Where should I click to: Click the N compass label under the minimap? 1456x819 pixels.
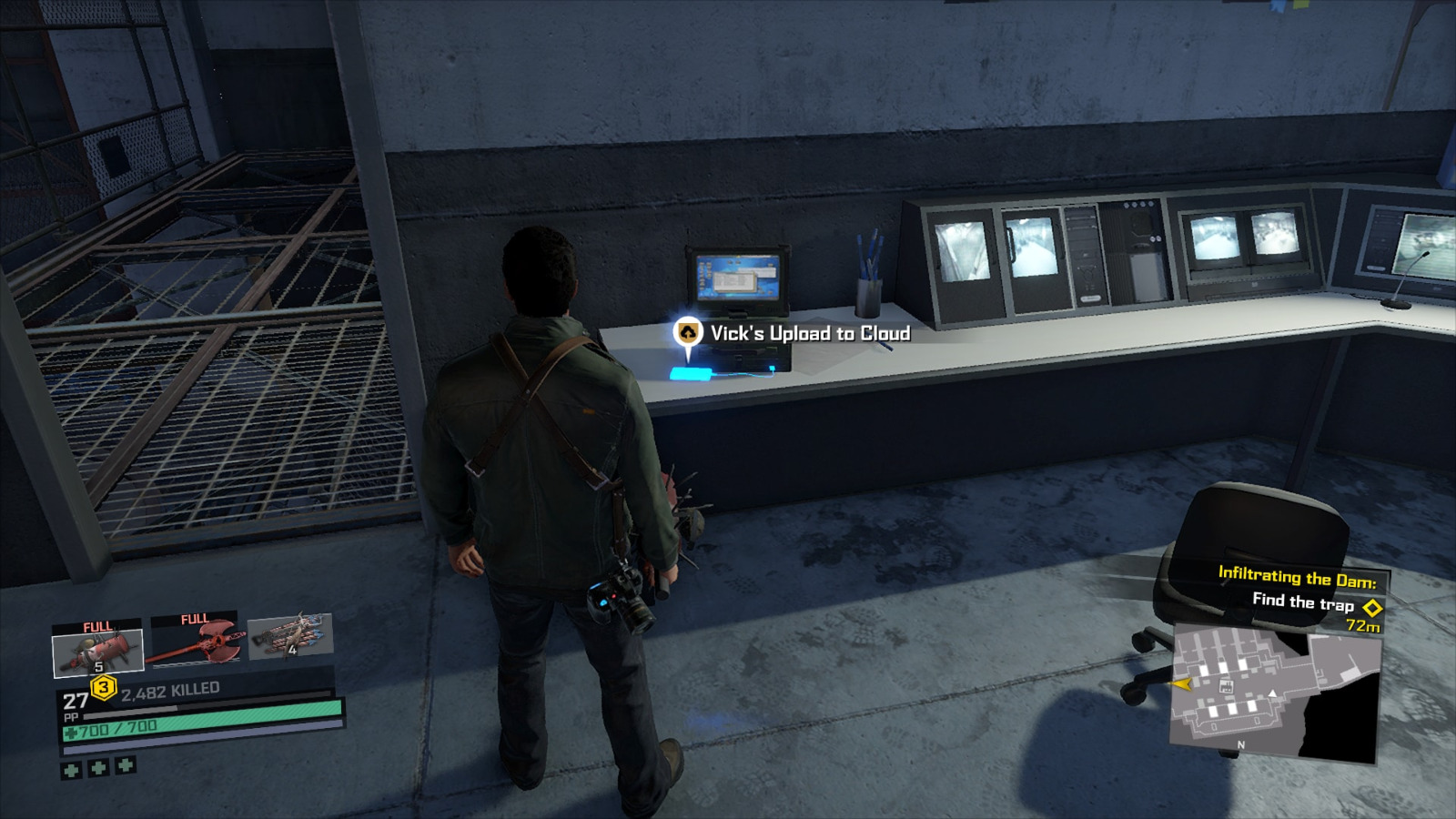pos(1240,744)
